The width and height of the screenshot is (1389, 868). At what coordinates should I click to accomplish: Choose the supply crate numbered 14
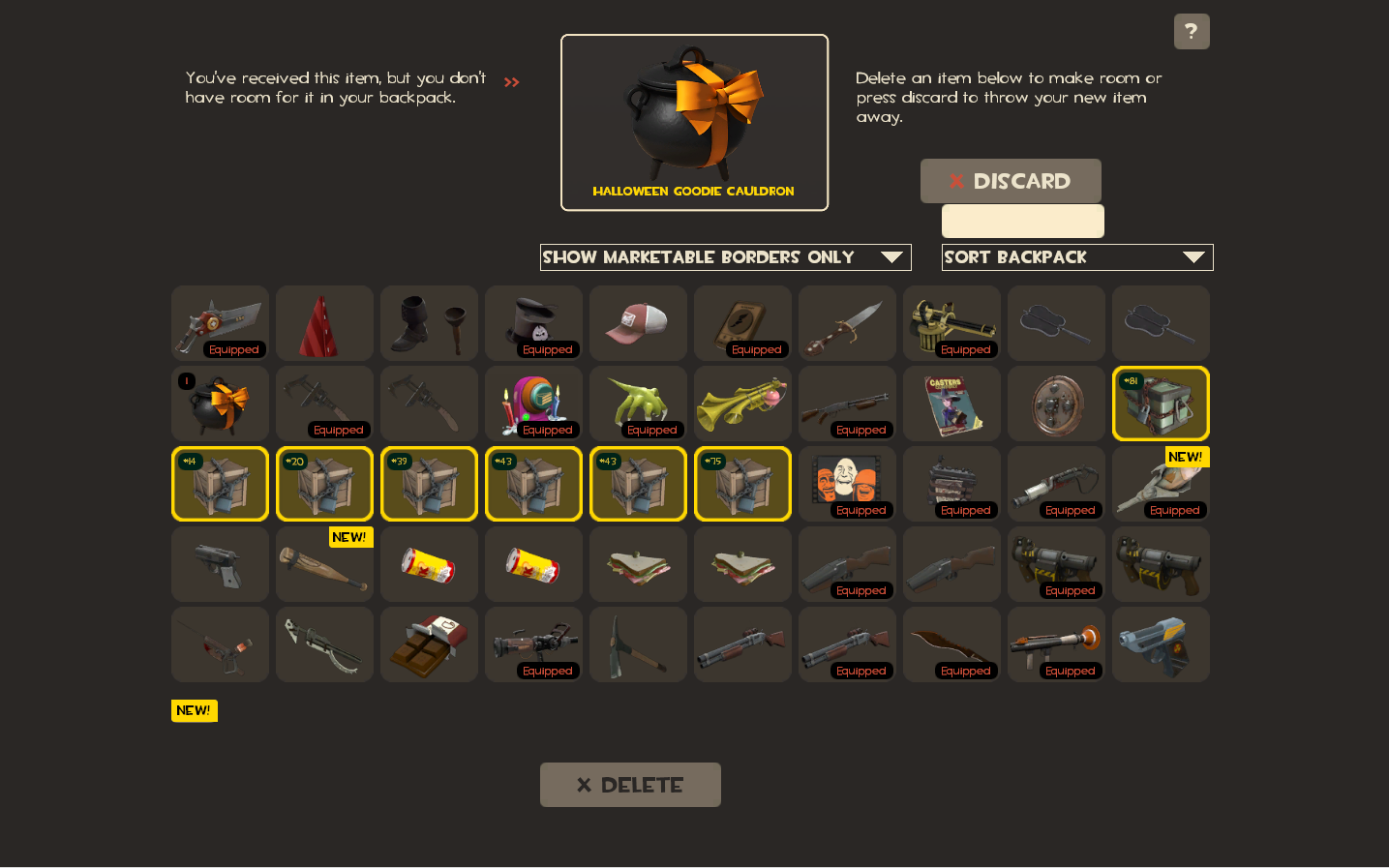(x=220, y=484)
